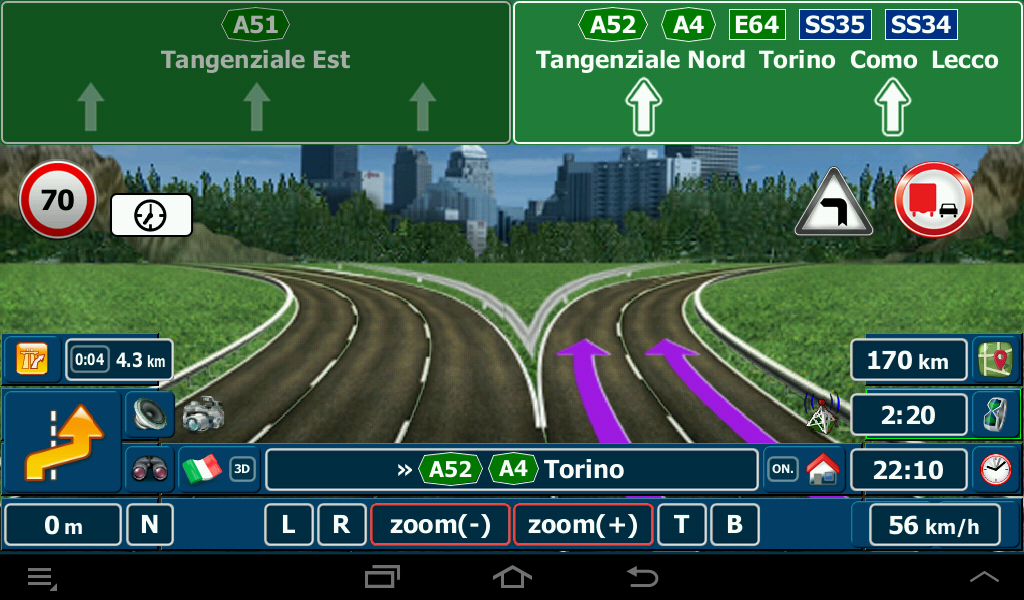Tap the Android home navigation button
This screenshot has height=600, width=1024.
(512, 577)
